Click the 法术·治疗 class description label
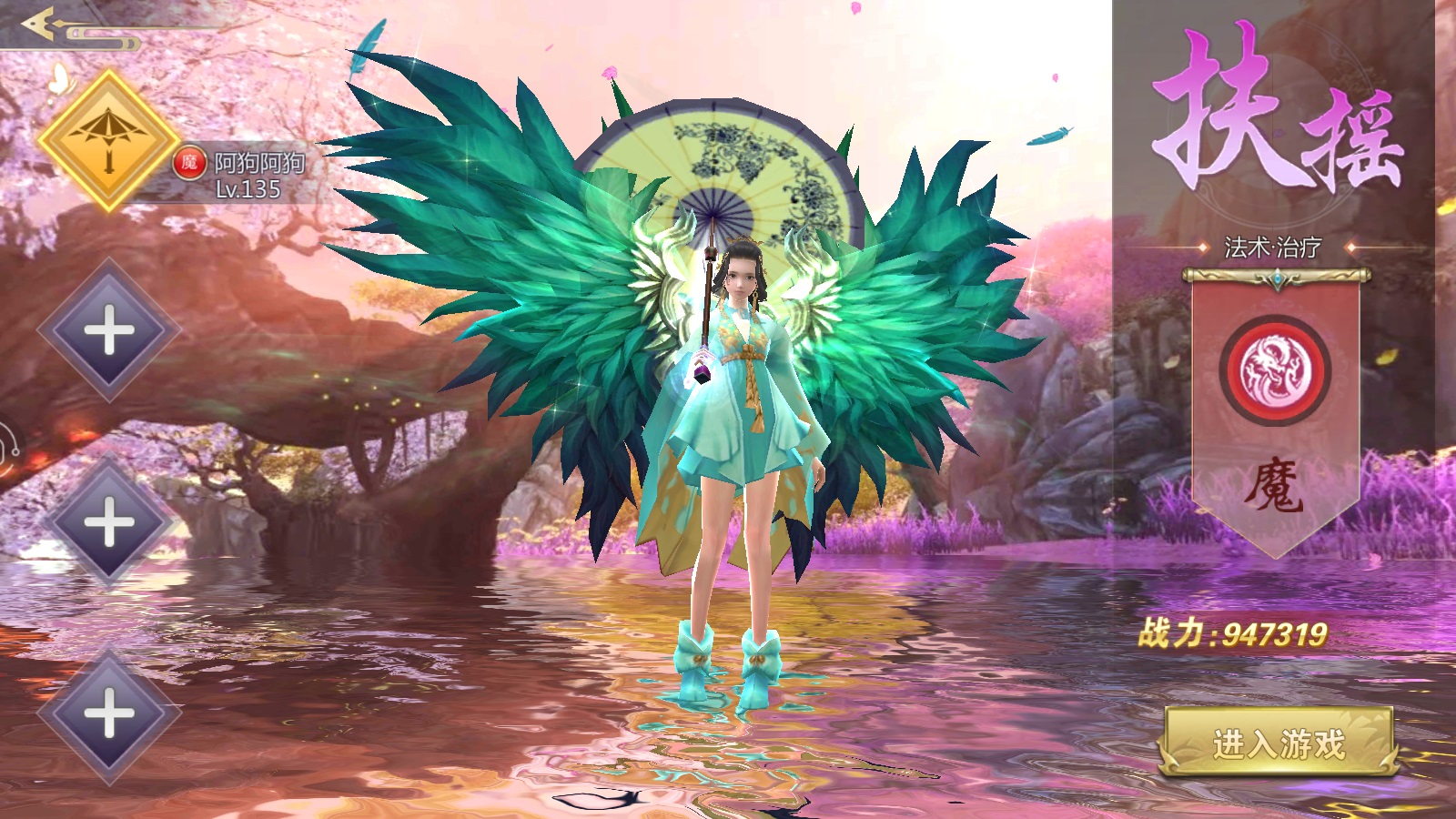The width and height of the screenshot is (1456, 819). [1272, 246]
